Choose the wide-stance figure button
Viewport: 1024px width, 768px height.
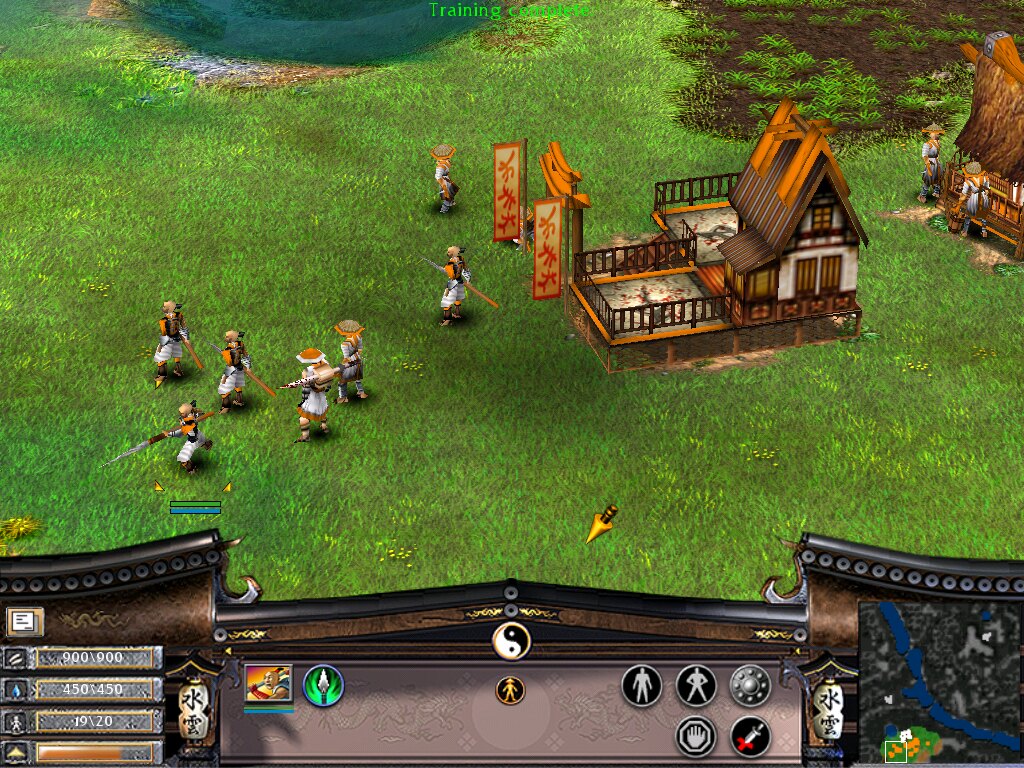(x=696, y=686)
